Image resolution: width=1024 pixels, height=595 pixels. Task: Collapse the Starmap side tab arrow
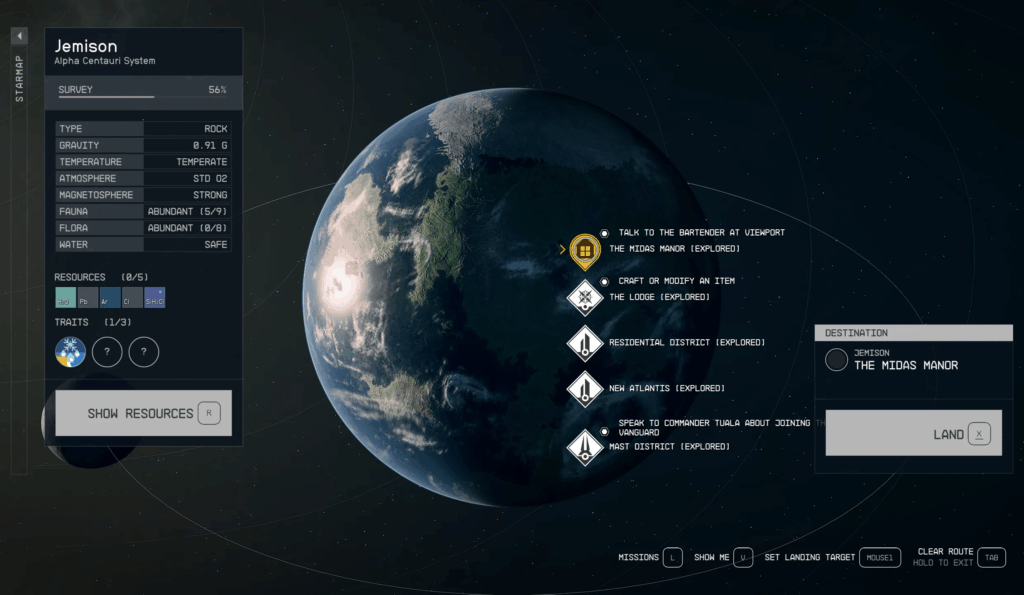pos(19,37)
